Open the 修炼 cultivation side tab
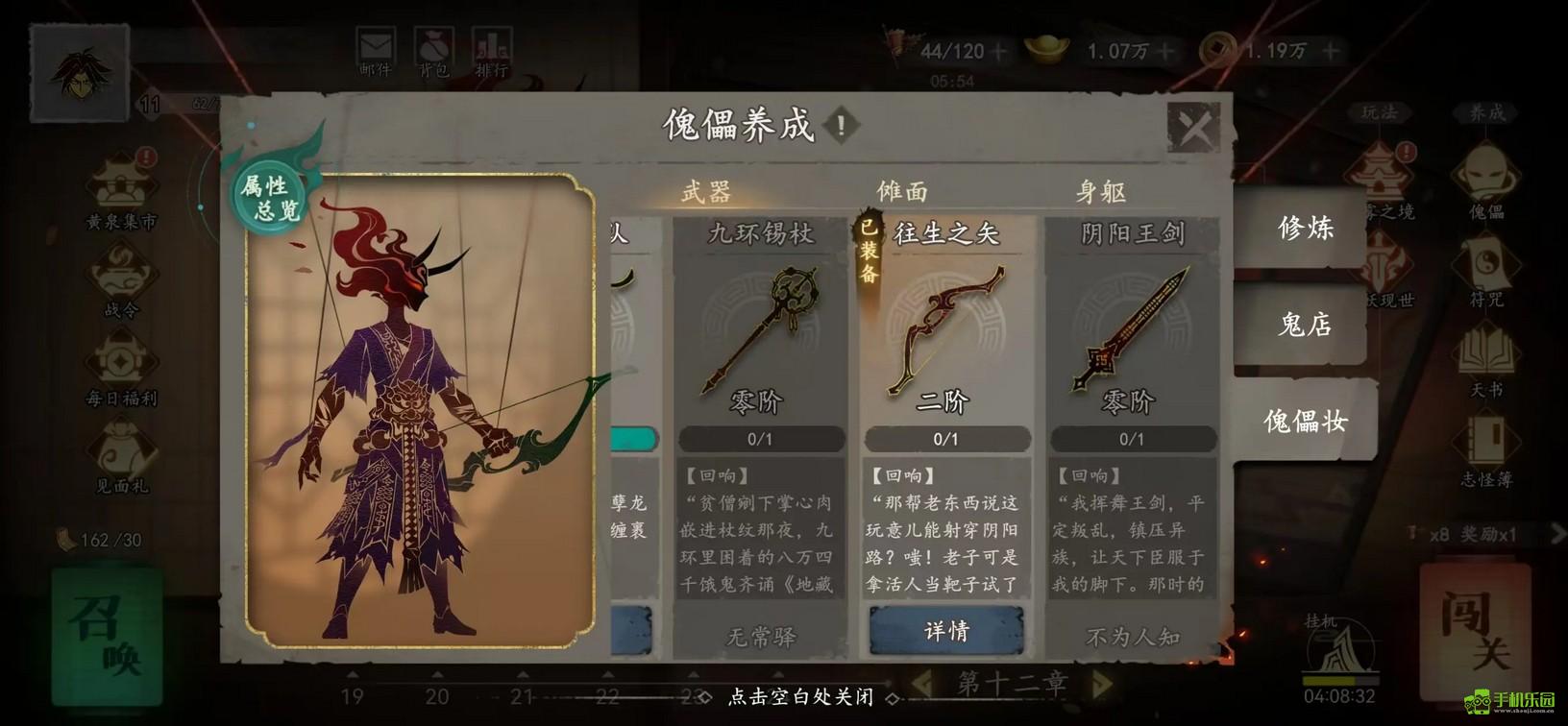This screenshot has width=1568, height=726. coord(1305,228)
